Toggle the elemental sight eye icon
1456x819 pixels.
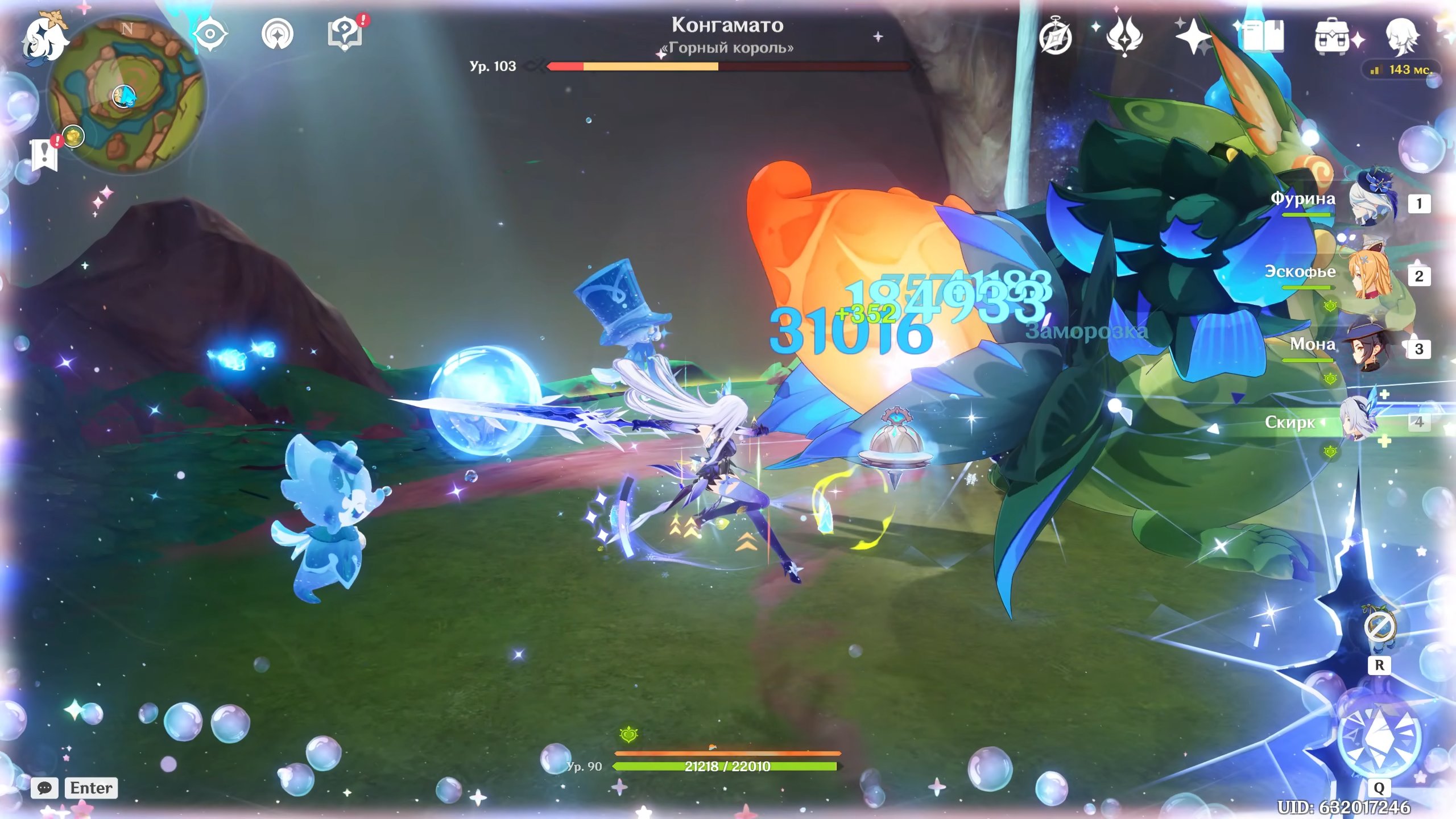(x=210, y=34)
